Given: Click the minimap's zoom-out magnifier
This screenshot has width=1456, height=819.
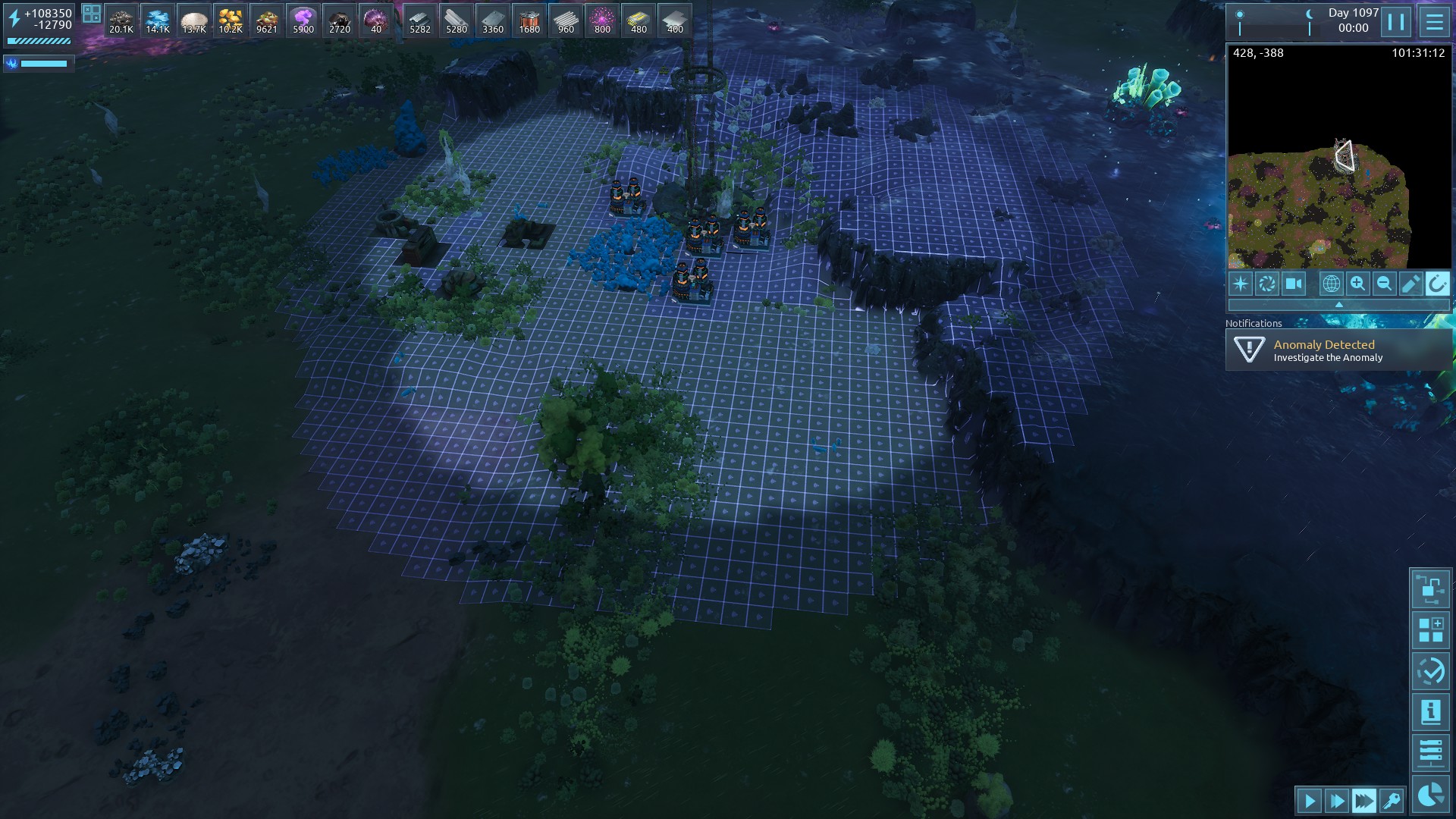Looking at the screenshot, I should (1384, 284).
